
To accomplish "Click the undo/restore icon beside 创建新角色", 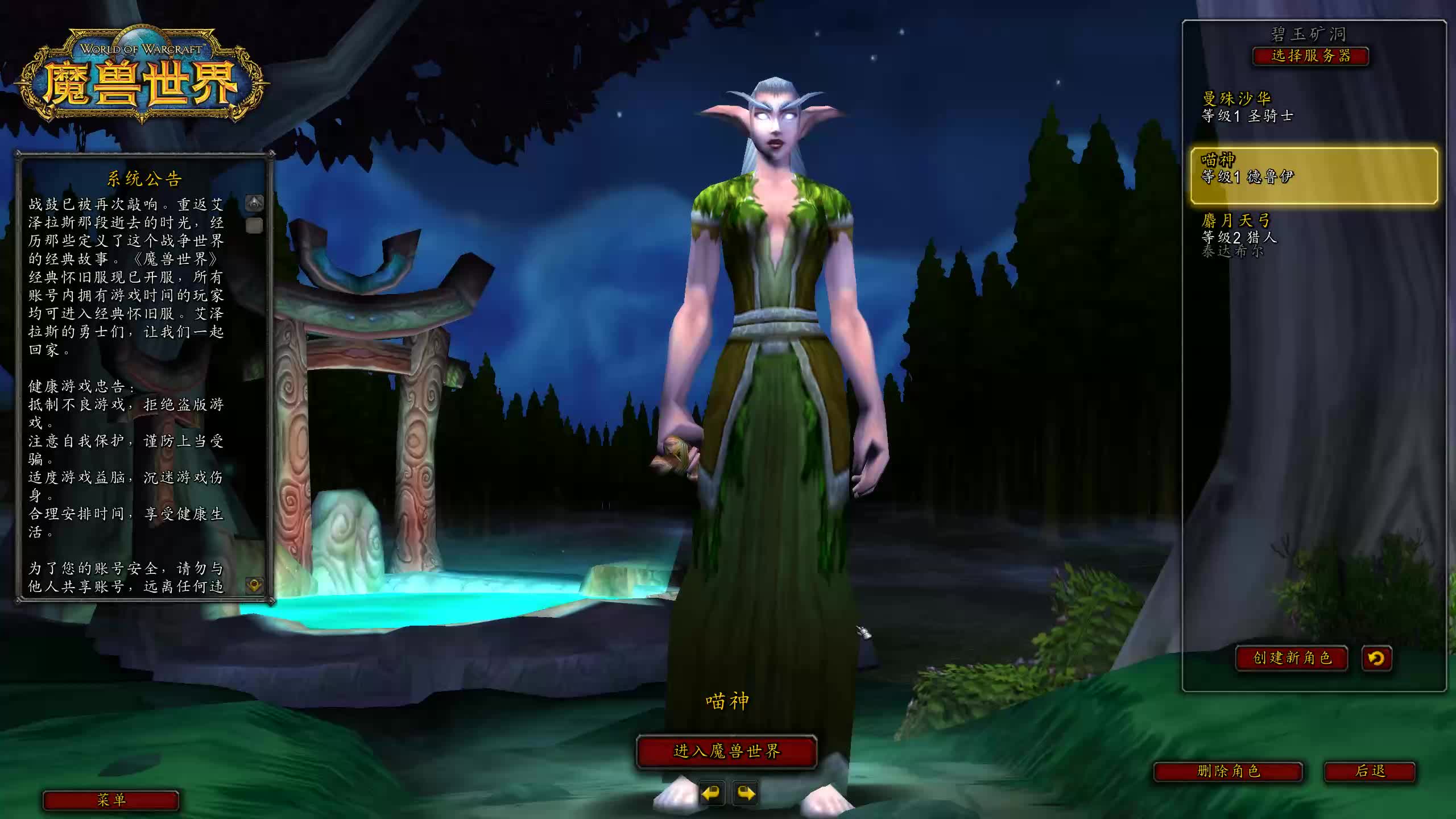I will (x=1377, y=658).
